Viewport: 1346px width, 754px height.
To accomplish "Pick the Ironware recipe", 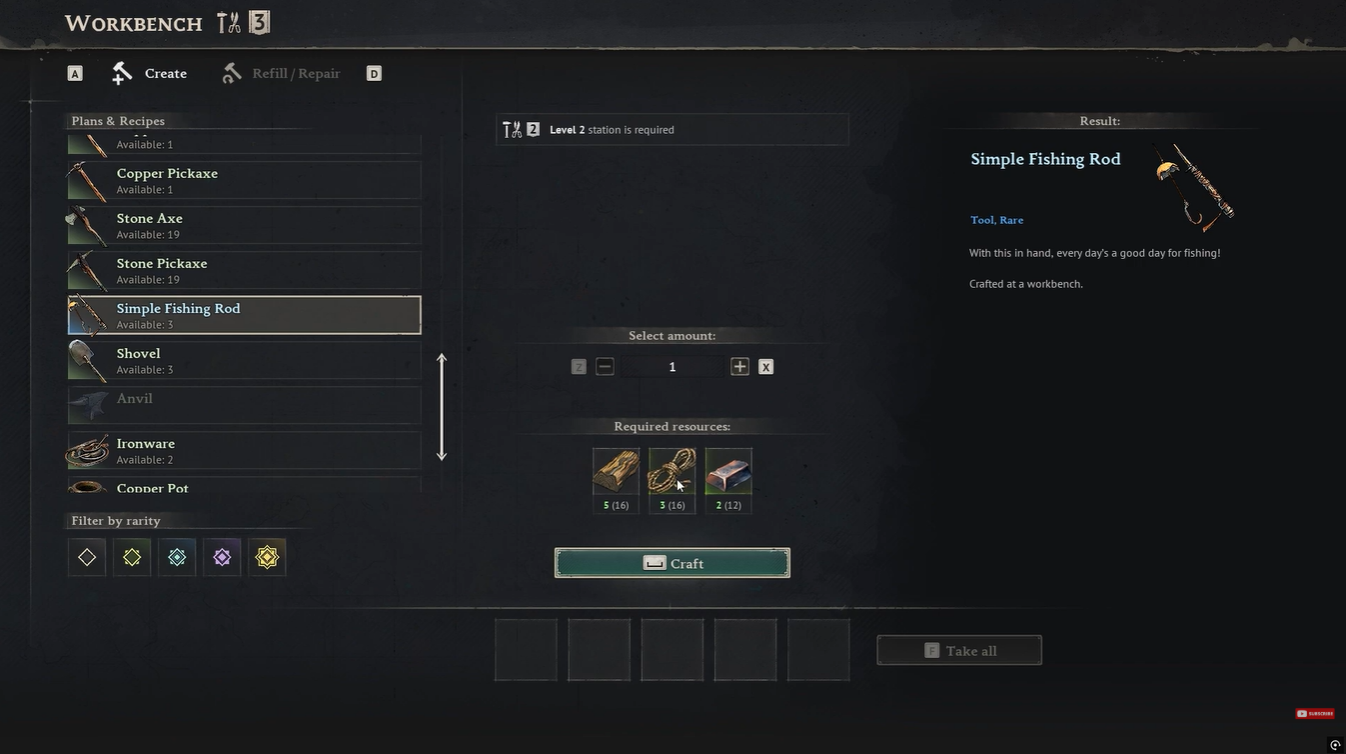I will coord(244,450).
